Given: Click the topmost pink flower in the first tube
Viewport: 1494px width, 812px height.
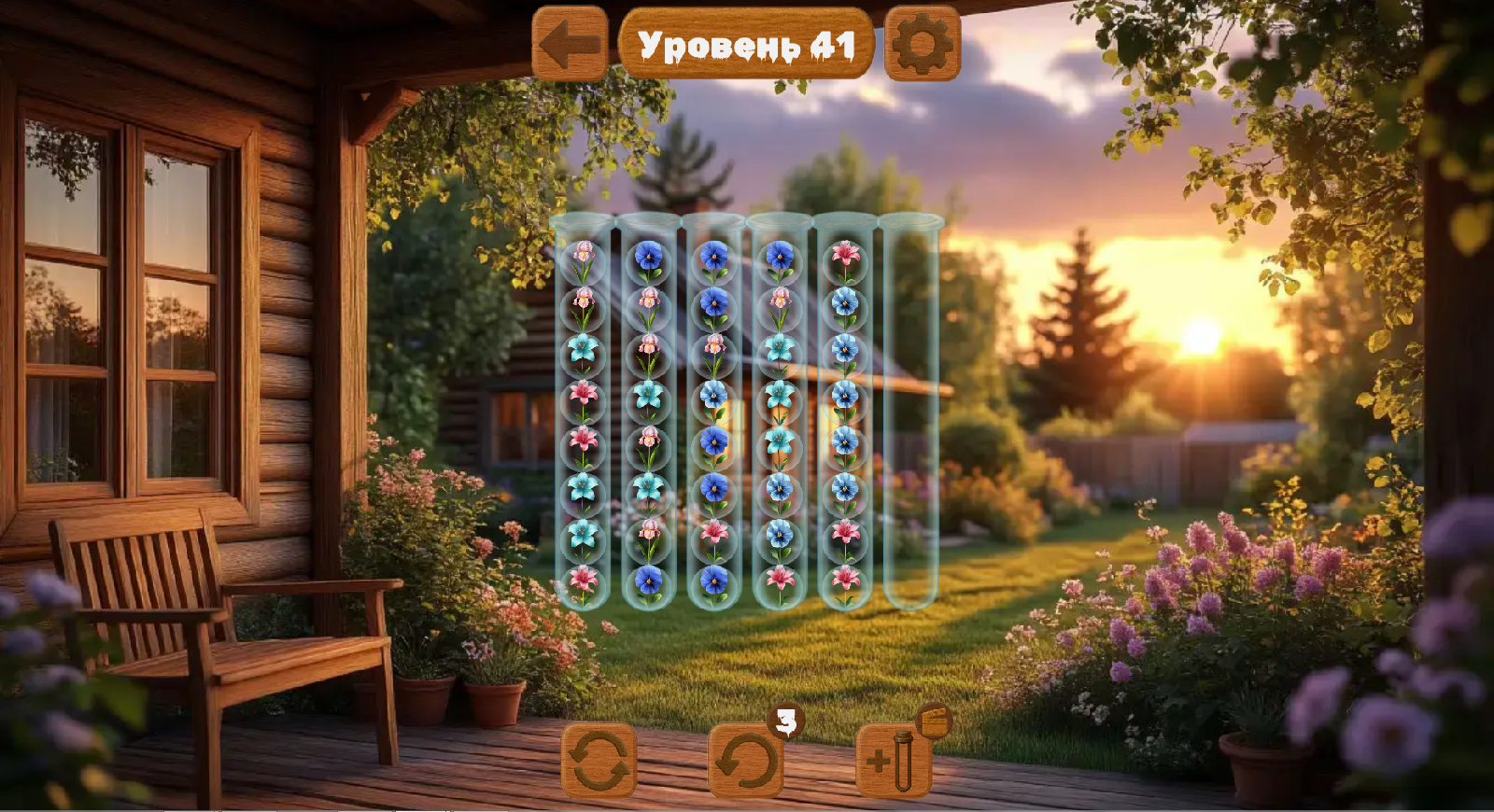Looking at the screenshot, I should tap(585, 252).
